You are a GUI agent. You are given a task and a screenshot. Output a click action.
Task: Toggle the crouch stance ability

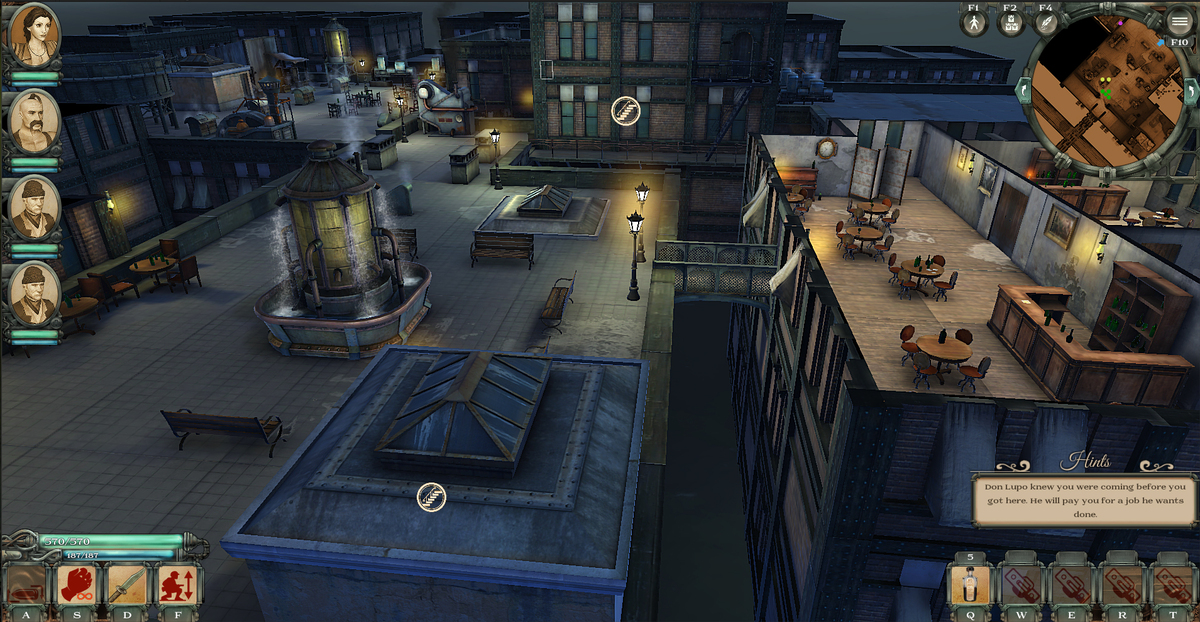pyautogui.click(x=177, y=585)
